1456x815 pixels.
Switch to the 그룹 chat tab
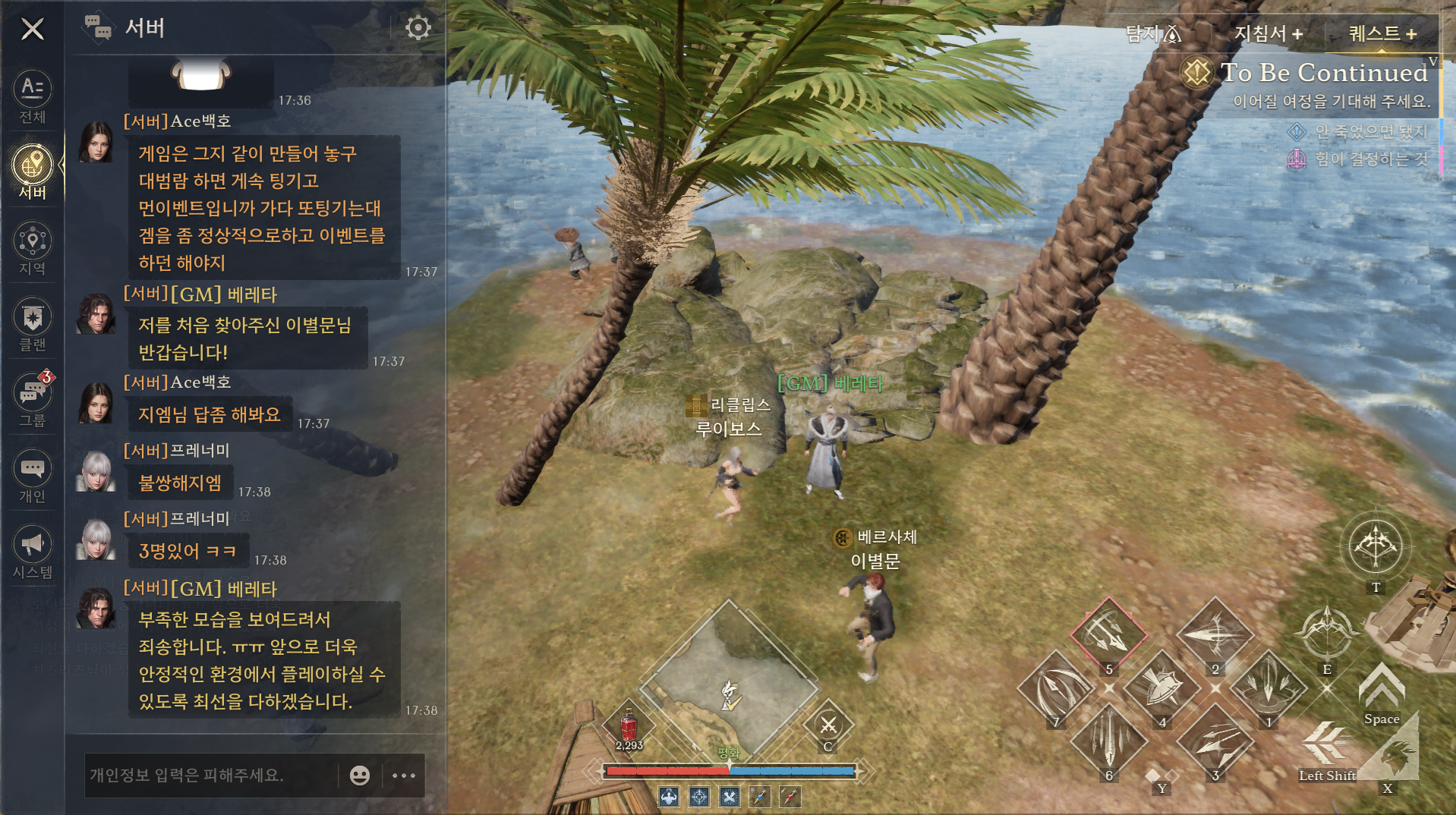tap(33, 400)
